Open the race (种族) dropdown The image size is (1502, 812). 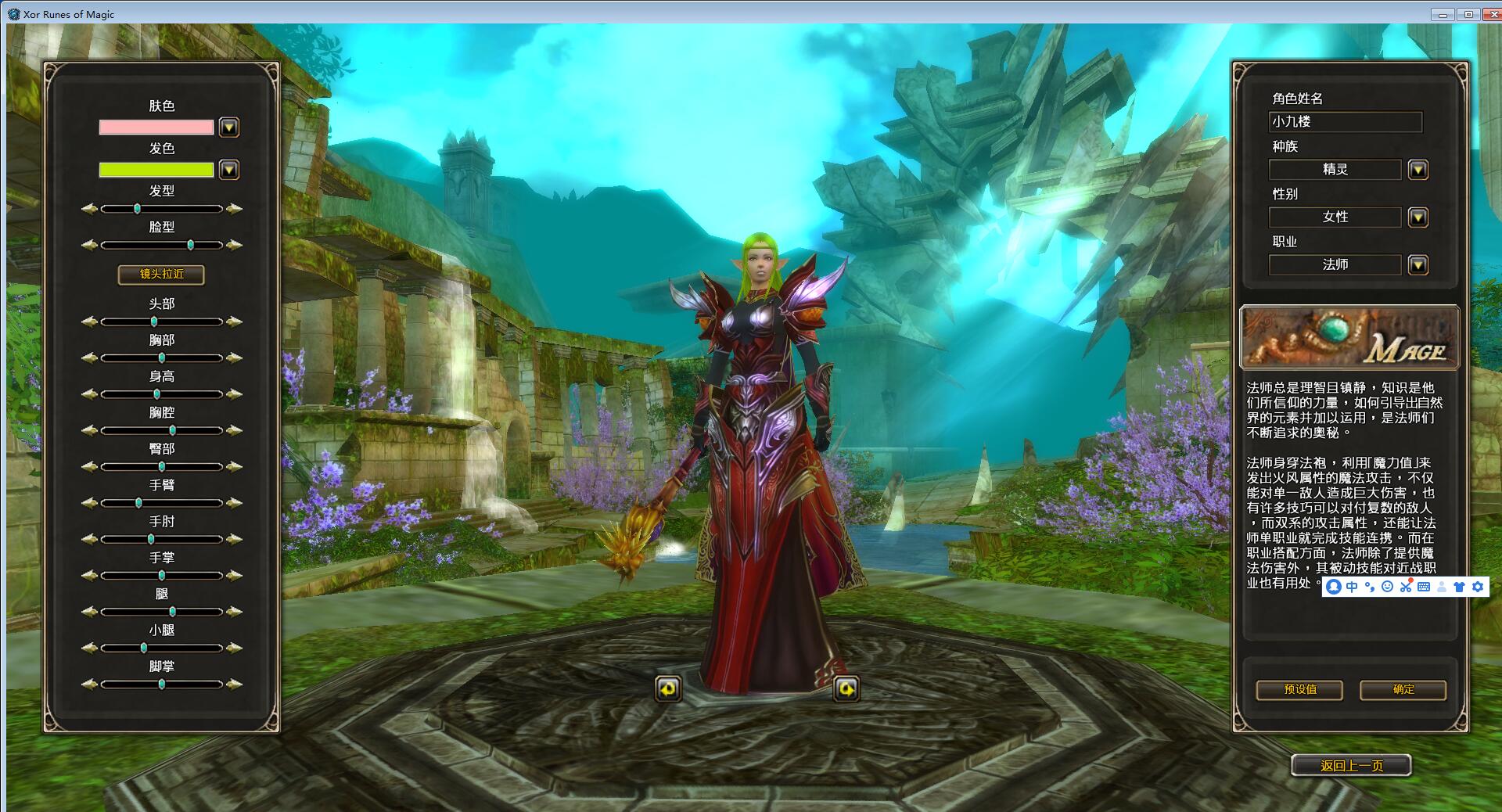(x=1418, y=170)
